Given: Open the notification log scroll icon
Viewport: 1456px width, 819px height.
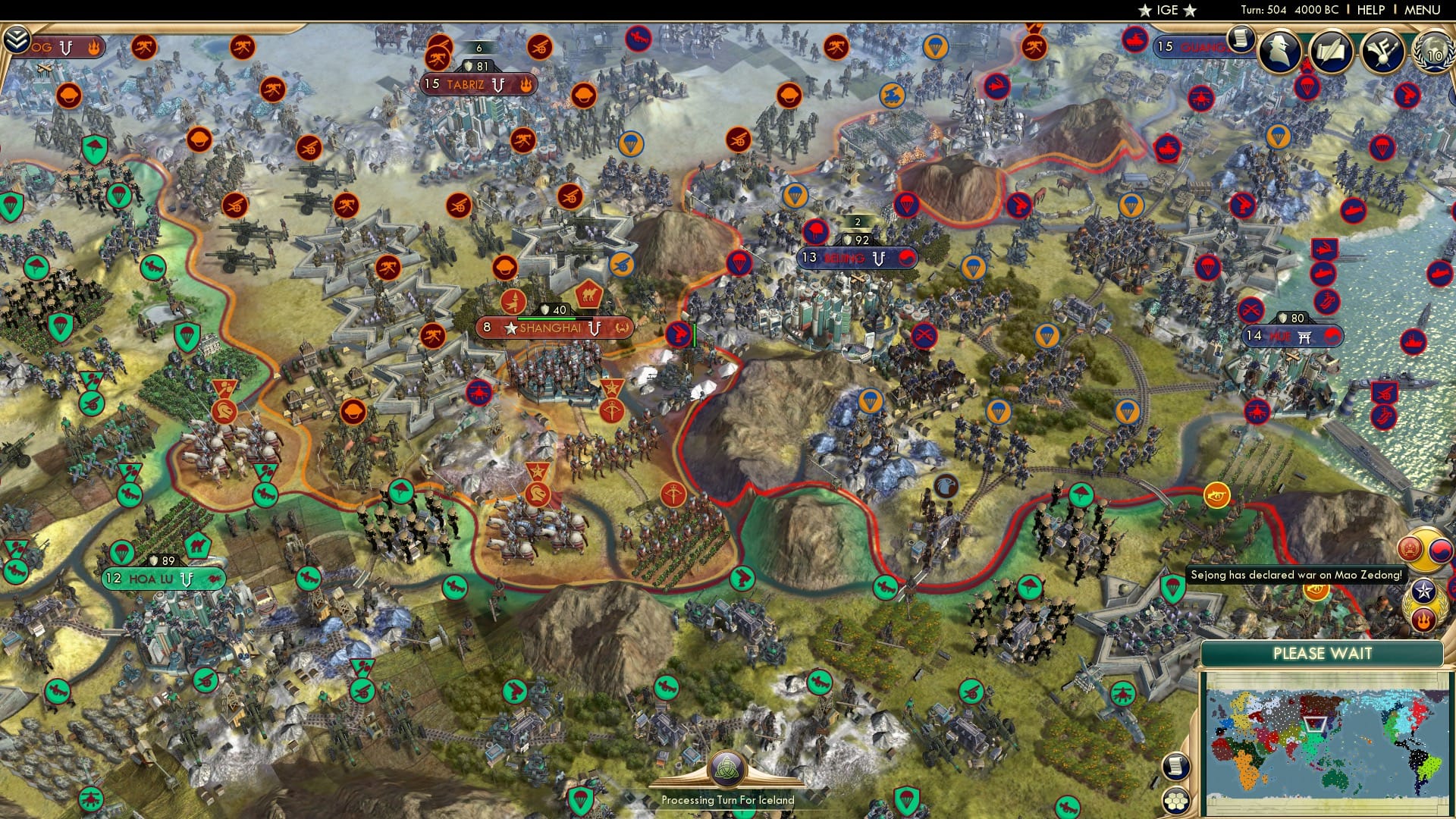Looking at the screenshot, I should tap(1241, 38).
